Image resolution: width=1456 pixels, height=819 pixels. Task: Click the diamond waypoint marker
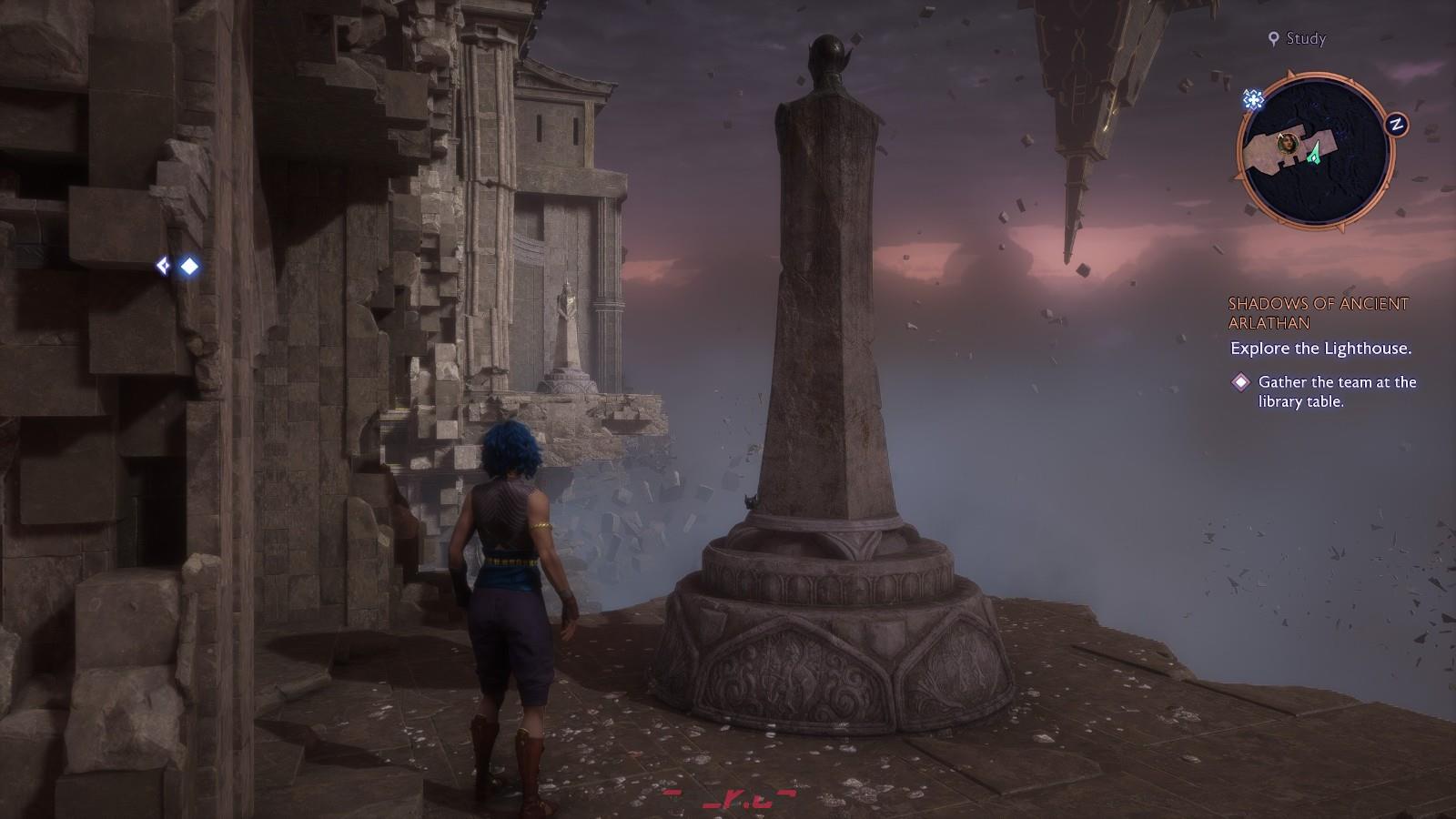(x=189, y=266)
